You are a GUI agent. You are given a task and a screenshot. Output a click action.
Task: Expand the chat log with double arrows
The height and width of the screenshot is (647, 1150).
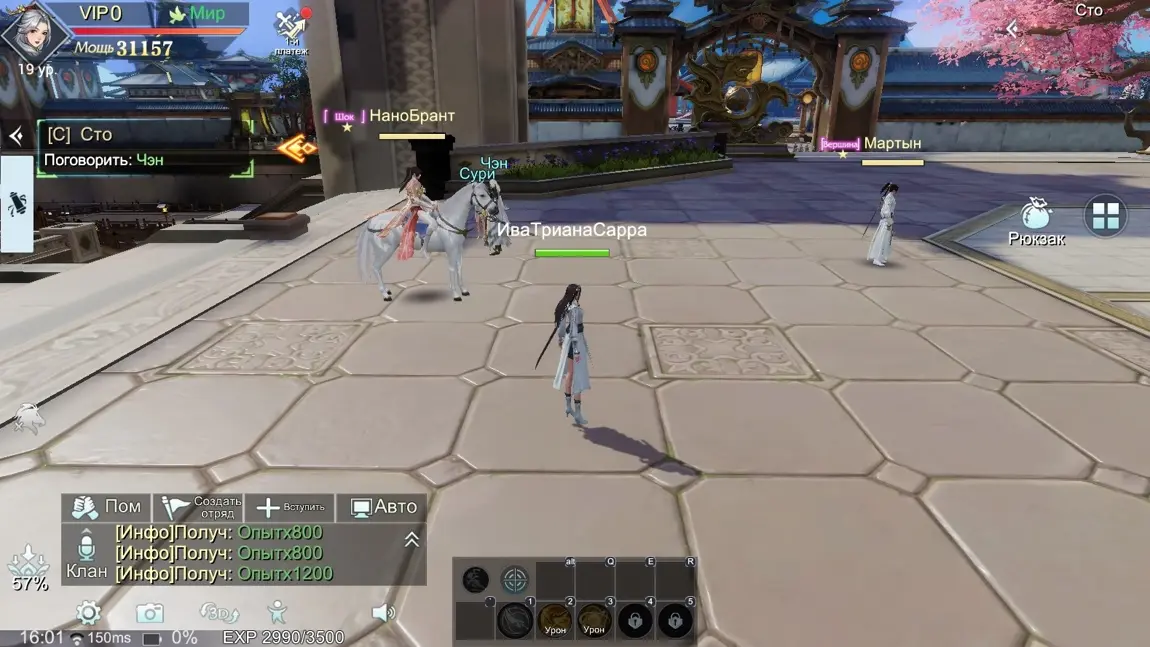pyautogui.click(x=411, y=540)
